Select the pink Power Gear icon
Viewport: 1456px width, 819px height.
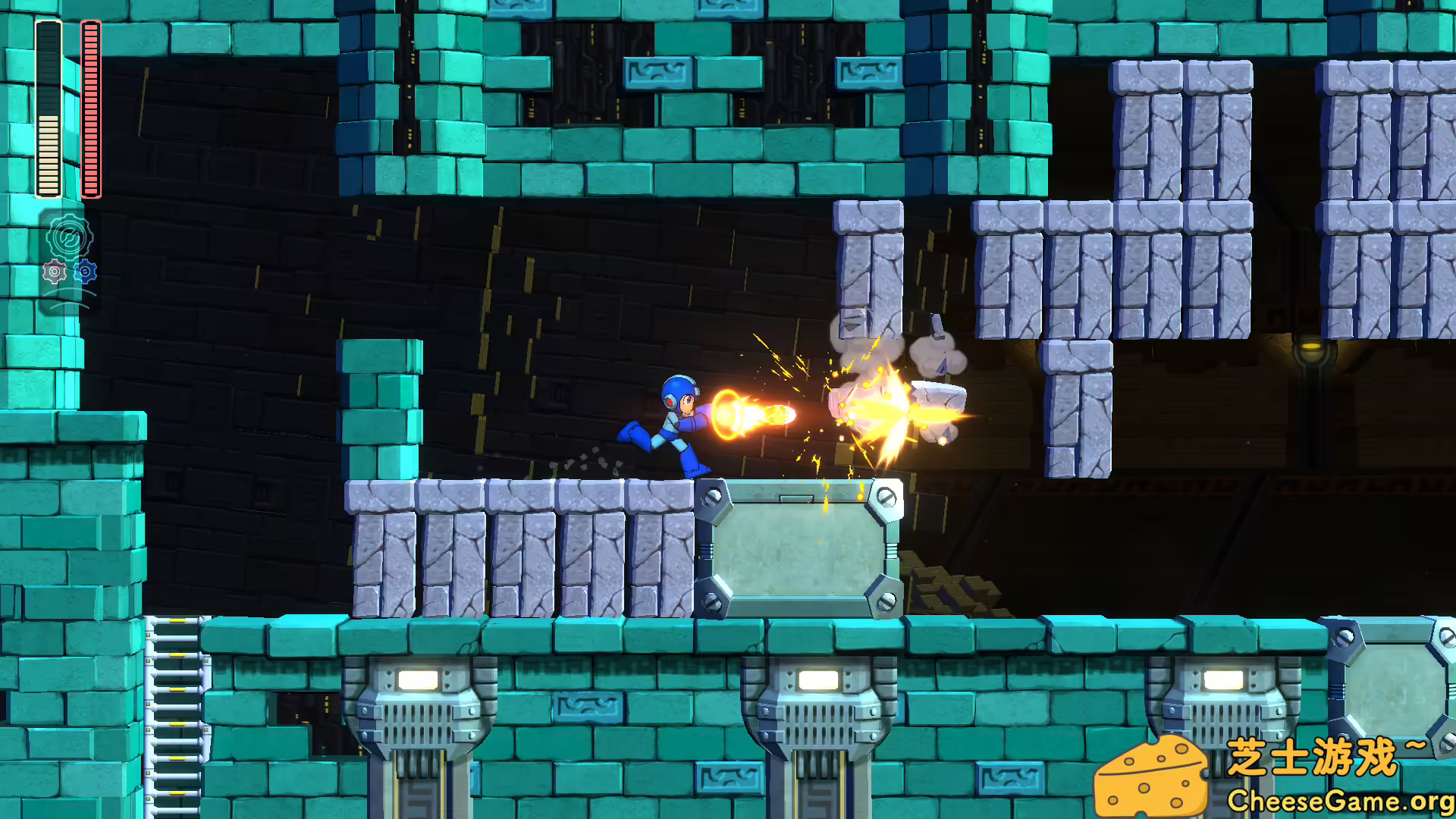[54, 271]
